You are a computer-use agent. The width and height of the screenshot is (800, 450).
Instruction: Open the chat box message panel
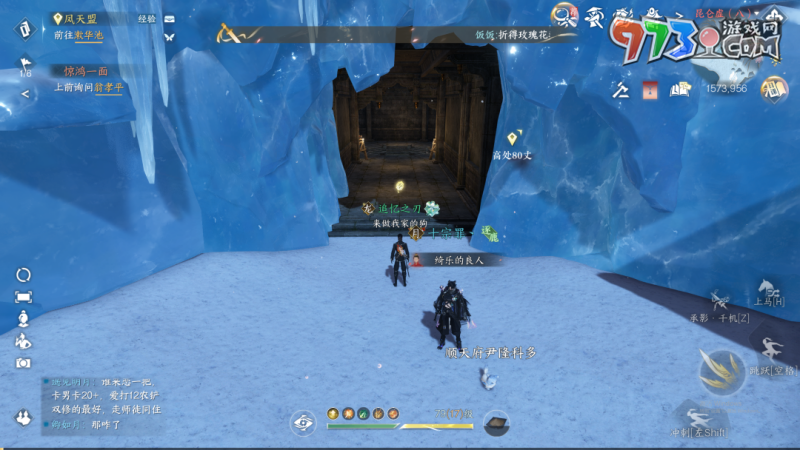100,402
